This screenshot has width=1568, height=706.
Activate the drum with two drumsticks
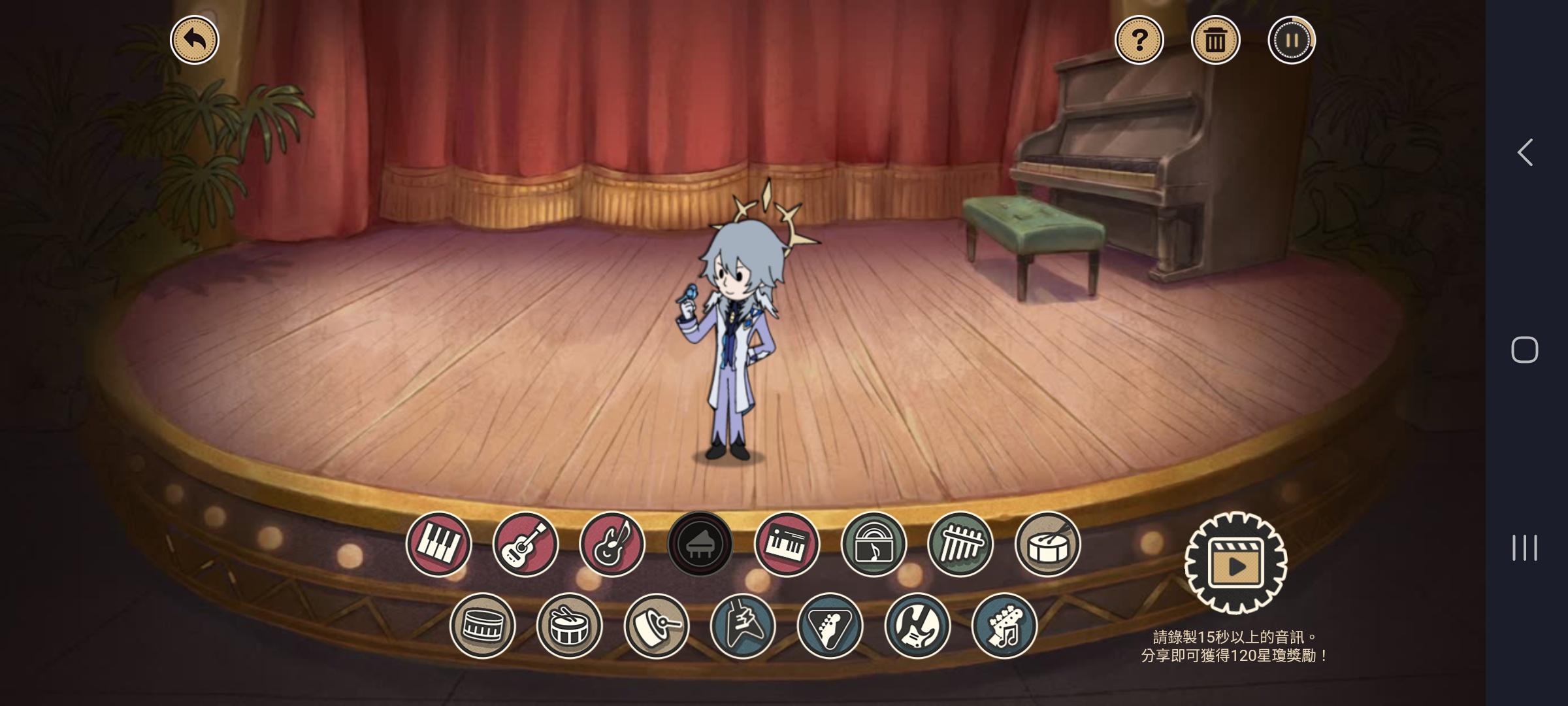[x=569, y=626]
